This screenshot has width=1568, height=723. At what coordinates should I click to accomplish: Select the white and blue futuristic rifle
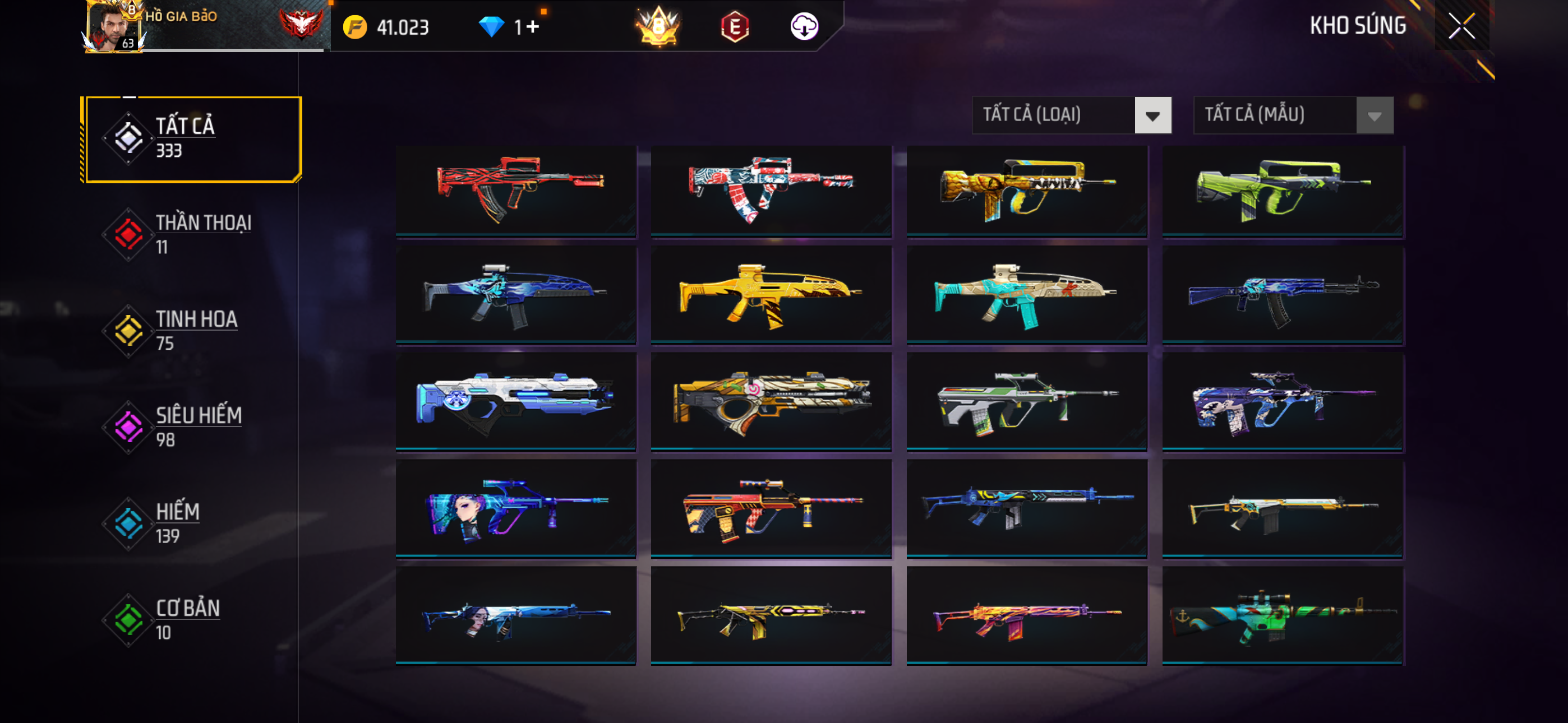tap(515, 402)
